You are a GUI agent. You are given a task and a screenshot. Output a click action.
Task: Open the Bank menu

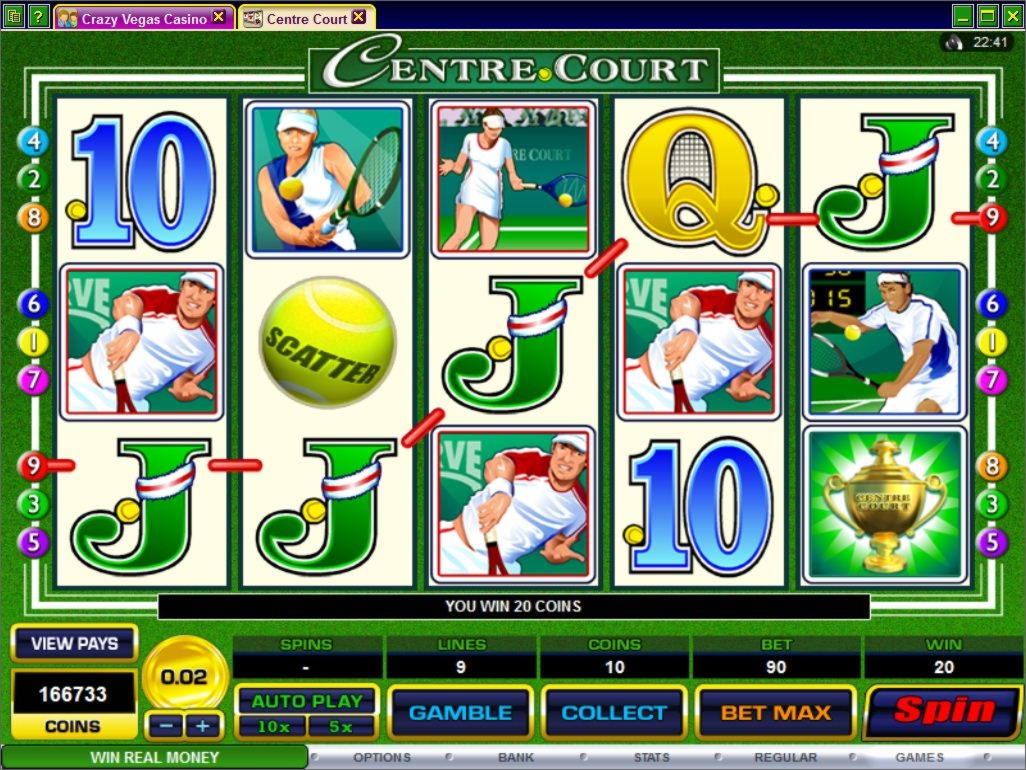(516, 758)
